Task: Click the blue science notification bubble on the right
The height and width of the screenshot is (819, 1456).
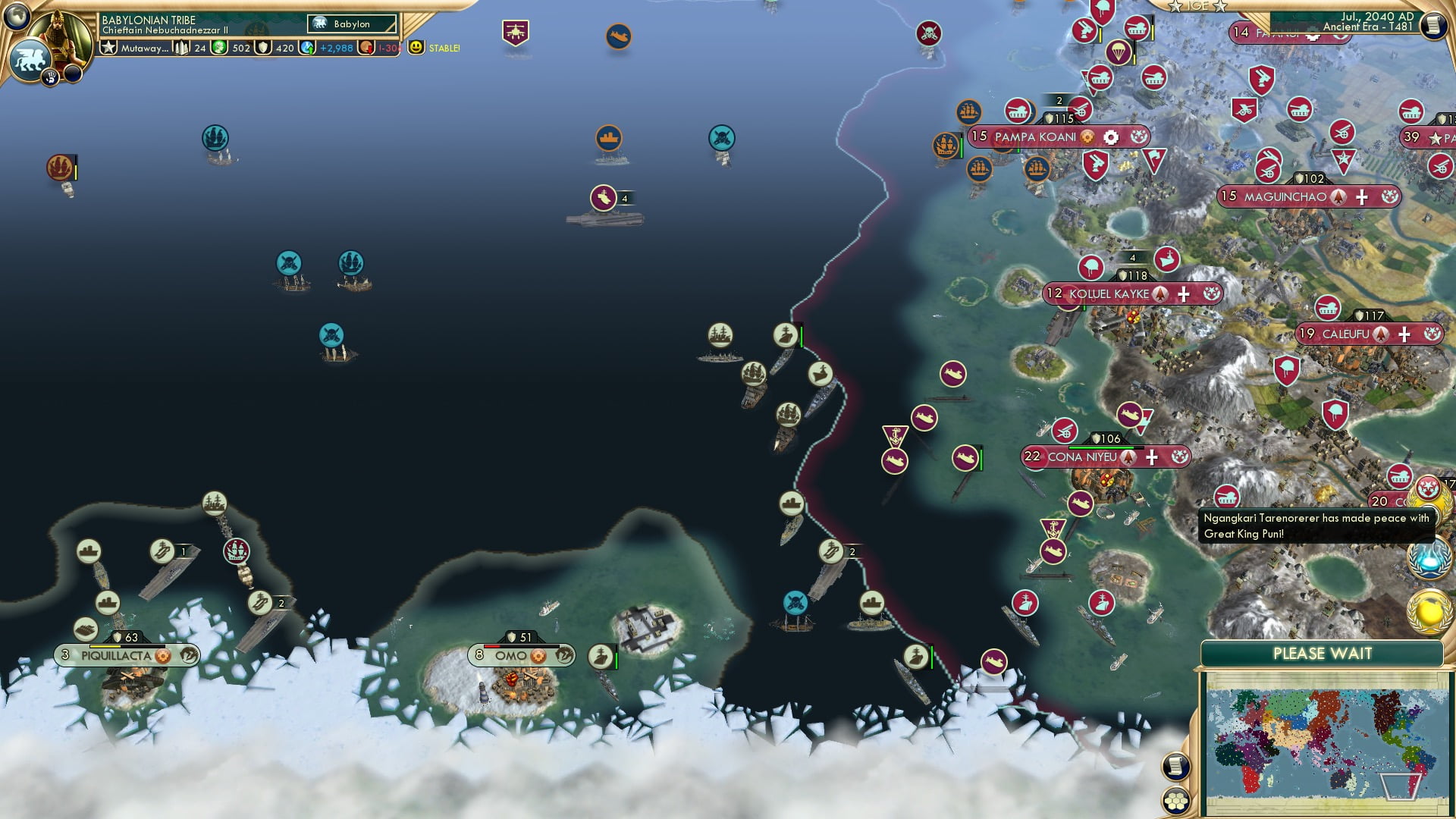Action: click(1428, 558)
